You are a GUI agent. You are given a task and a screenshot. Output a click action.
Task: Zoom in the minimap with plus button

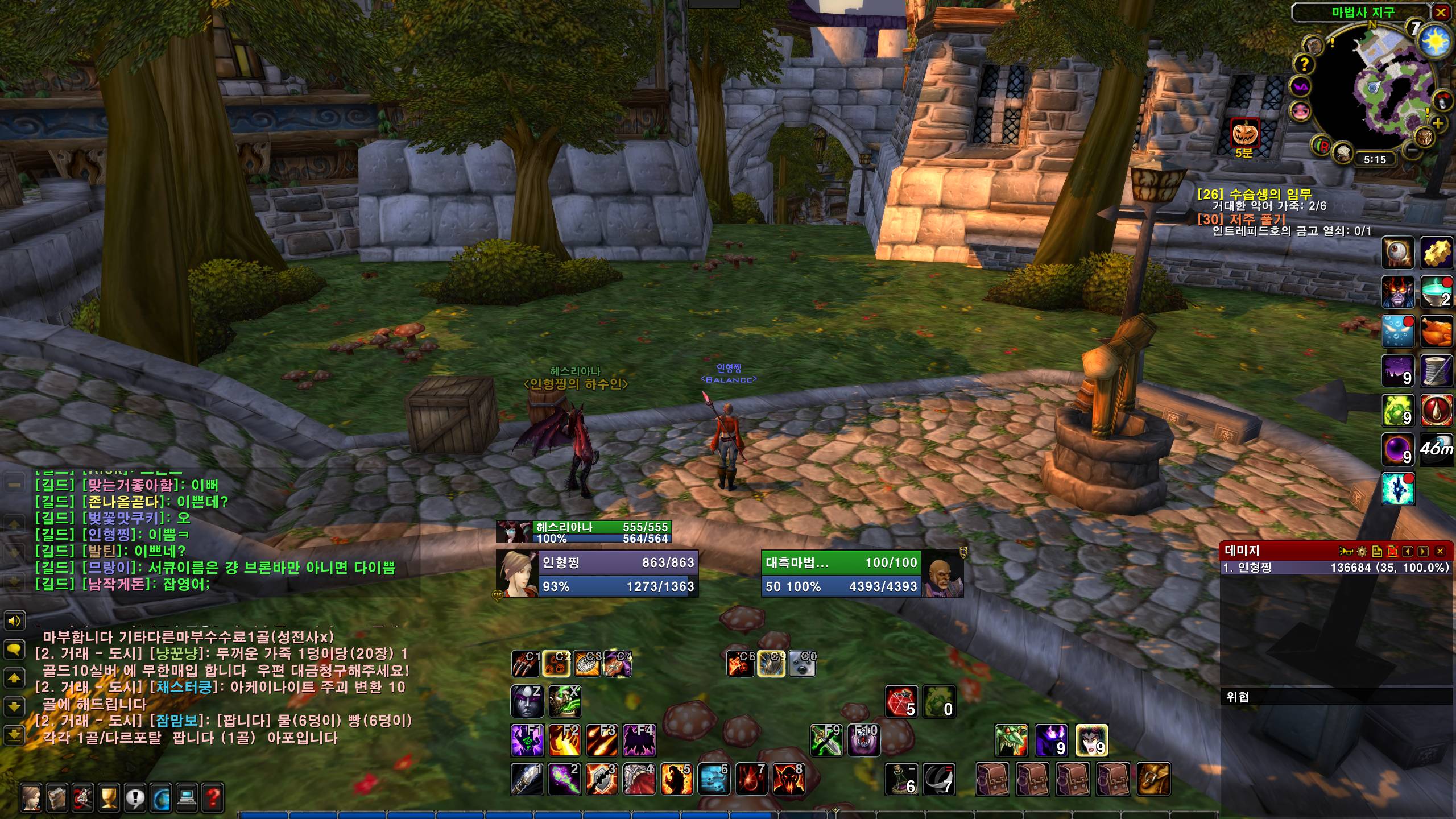pos(1438,123)
